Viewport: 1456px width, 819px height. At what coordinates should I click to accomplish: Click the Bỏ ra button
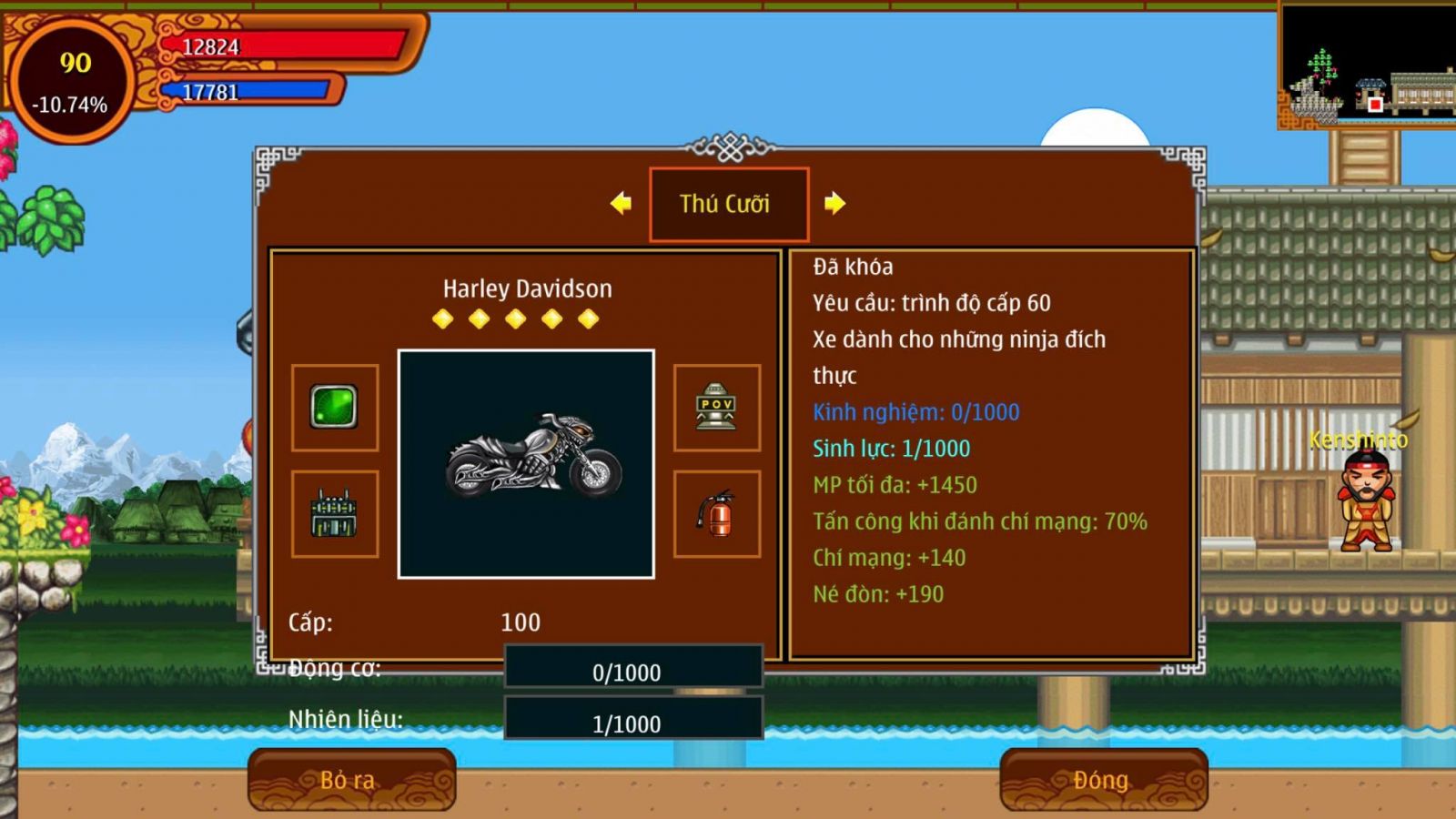point(351,780)
